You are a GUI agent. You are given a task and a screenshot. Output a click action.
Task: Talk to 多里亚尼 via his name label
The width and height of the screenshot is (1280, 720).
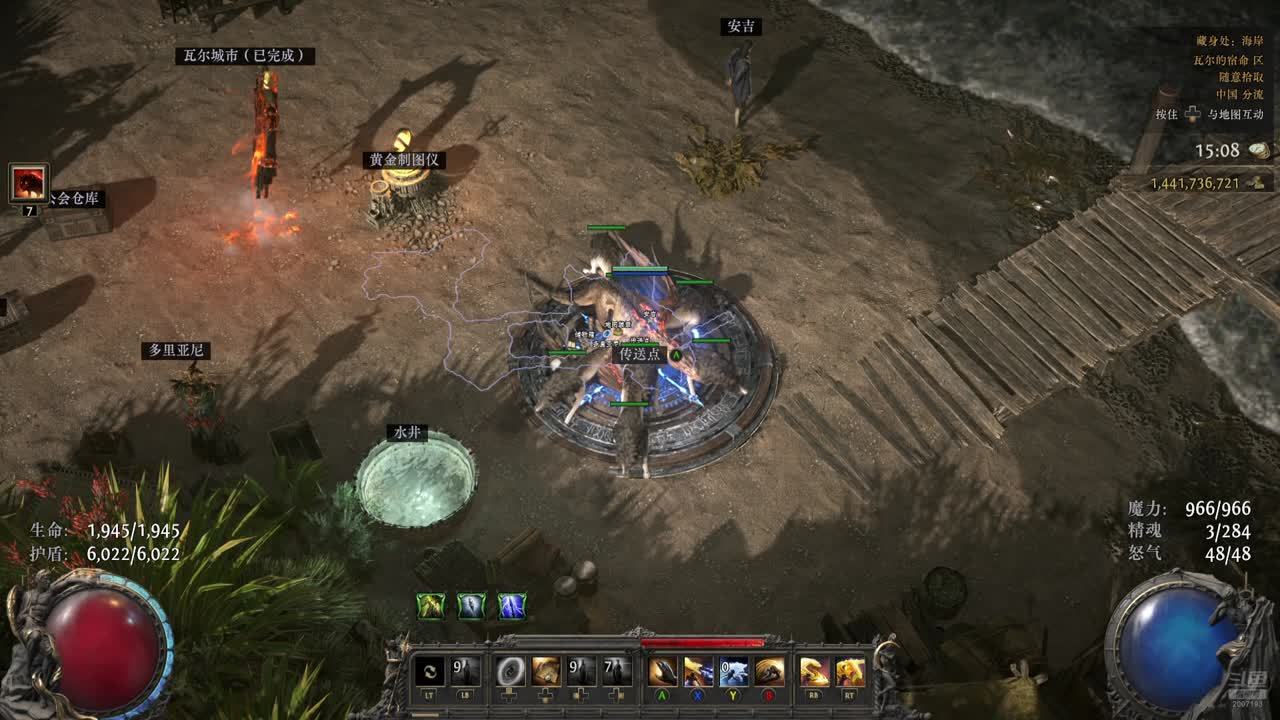176,350
